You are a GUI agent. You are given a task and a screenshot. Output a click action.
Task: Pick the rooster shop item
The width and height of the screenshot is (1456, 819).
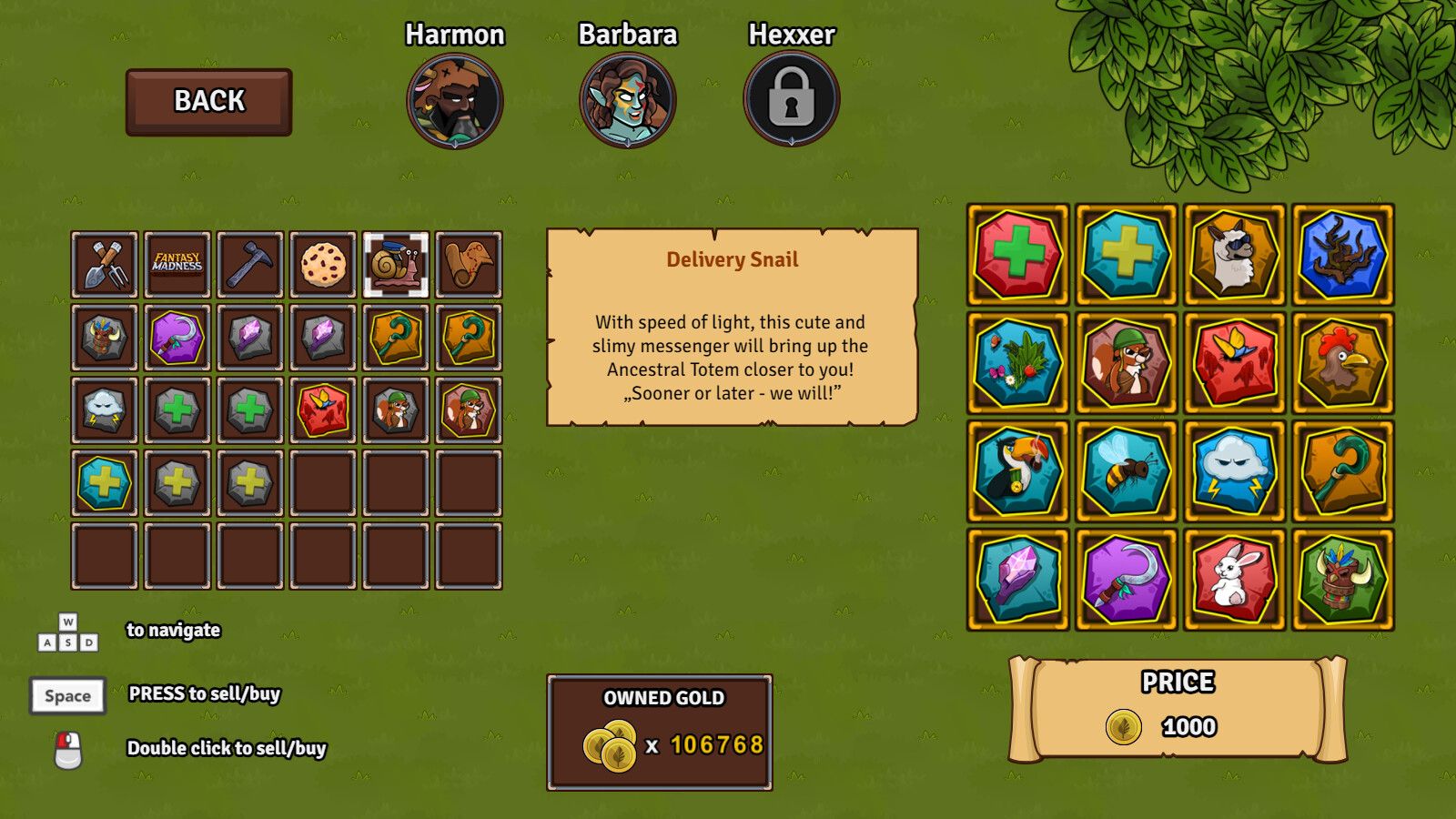pos(1342,362)
